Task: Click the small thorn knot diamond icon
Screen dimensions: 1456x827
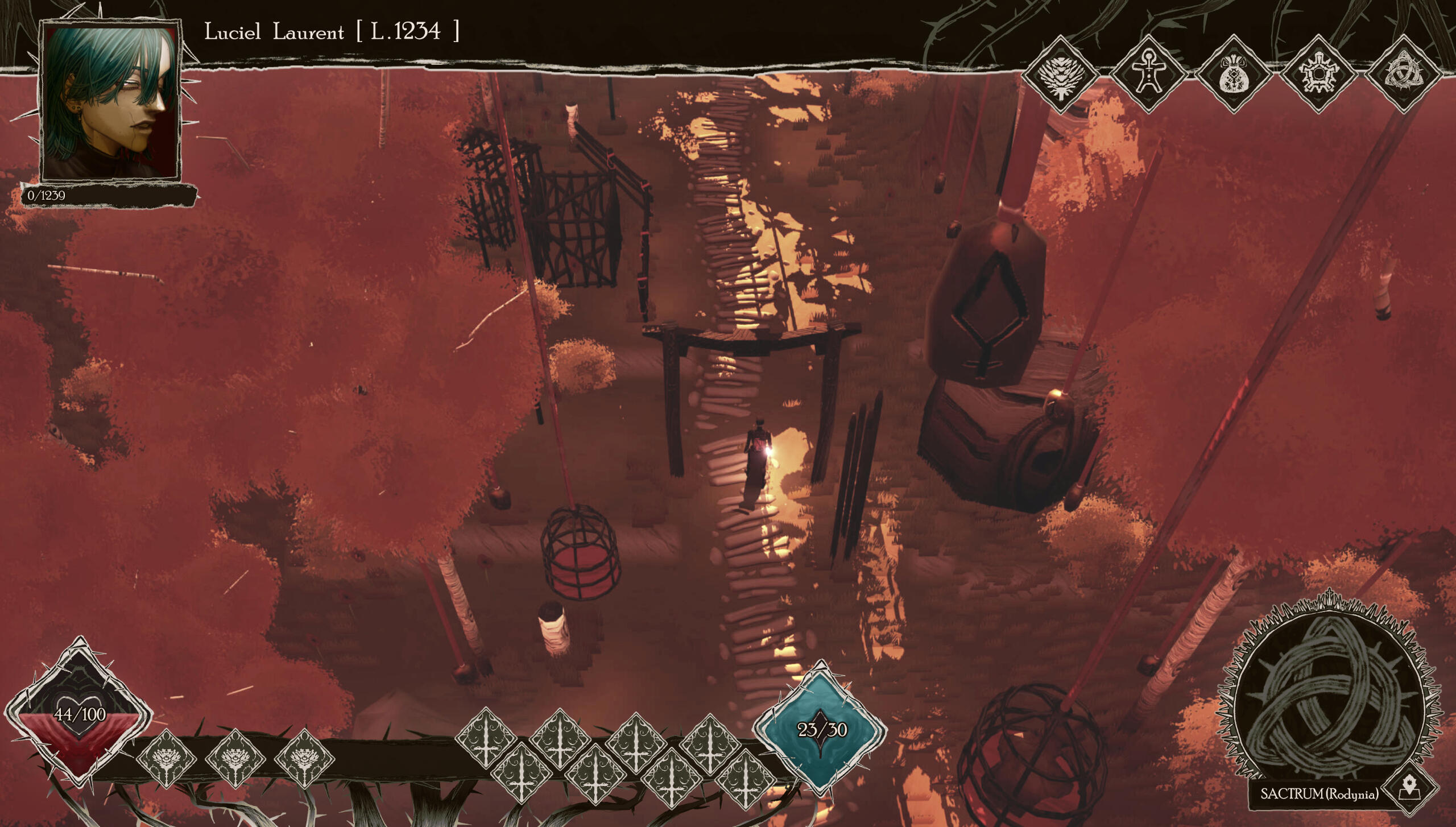Action: pyautogui.click(x=1403, y=75)
